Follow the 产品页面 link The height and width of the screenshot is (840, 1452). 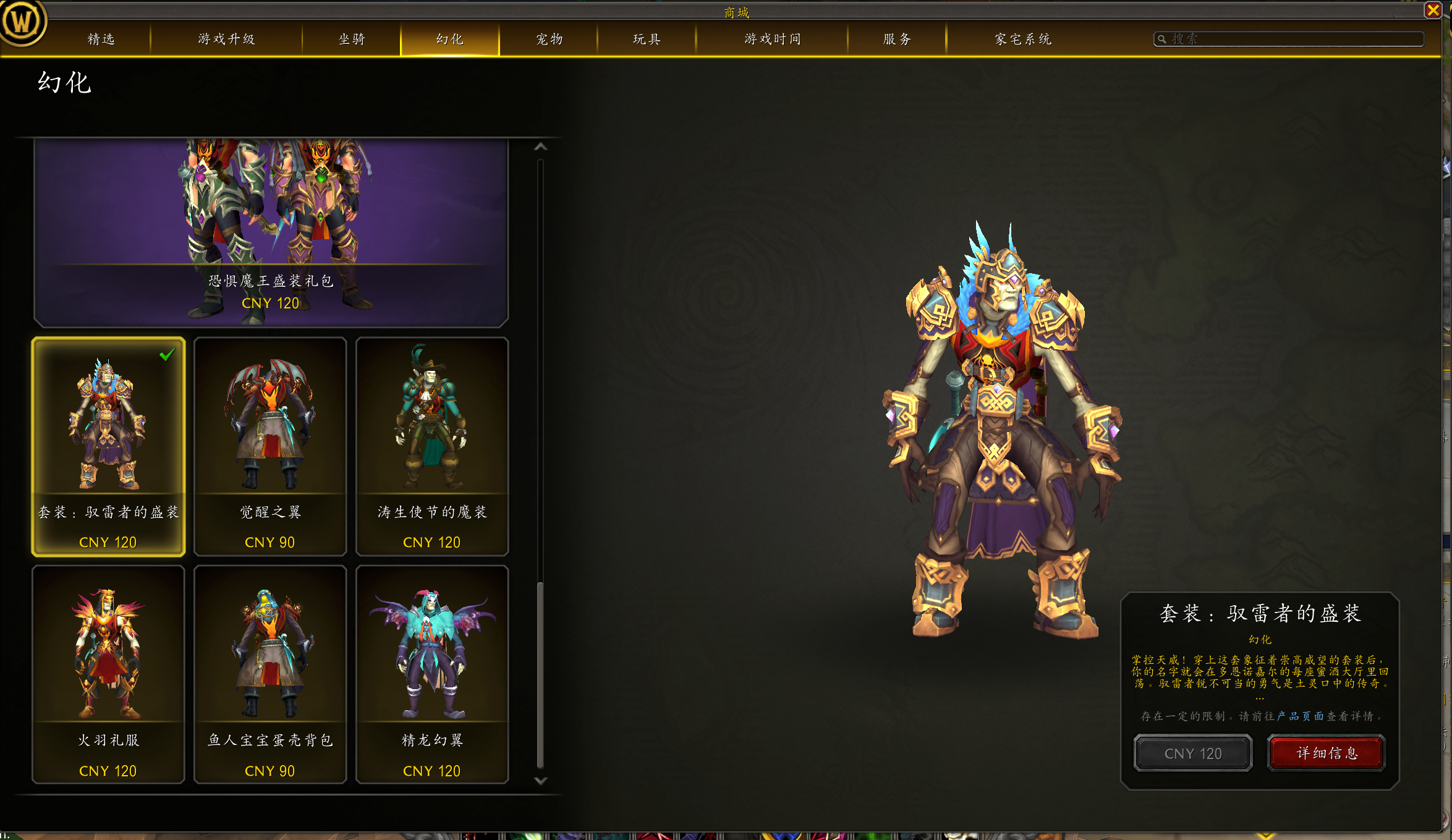[1301, 716]
